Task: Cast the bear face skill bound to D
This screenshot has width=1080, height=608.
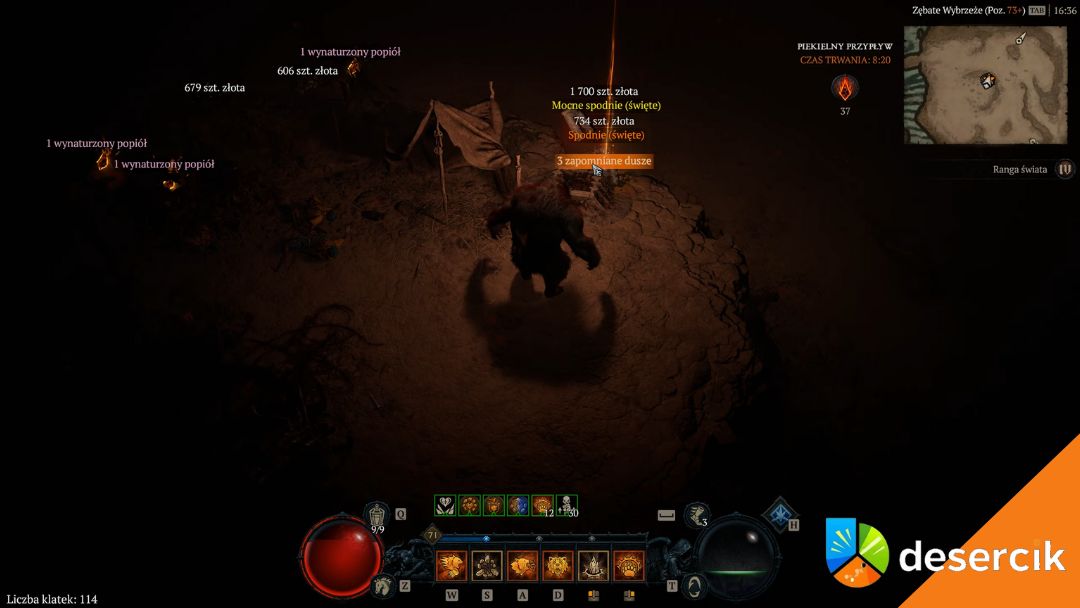Action: pyautogui.click(x=557, y=567)
